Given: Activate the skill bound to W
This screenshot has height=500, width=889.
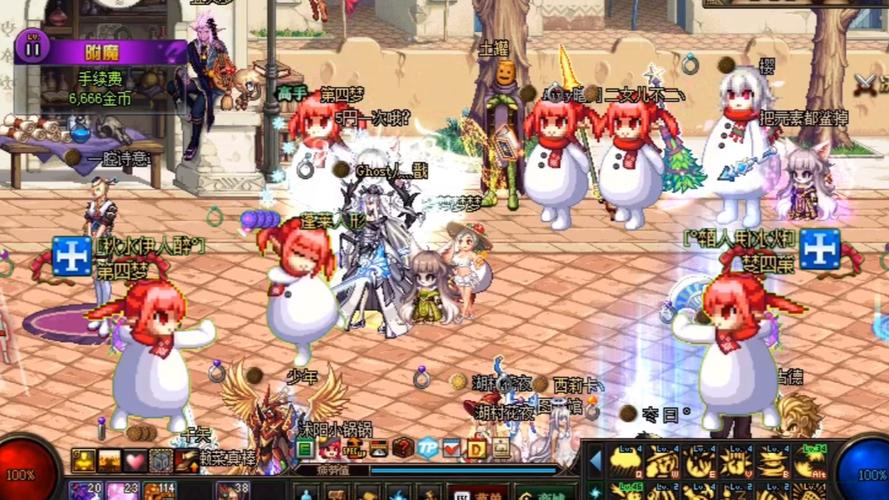Looking at the screenshot, I should pyautogui.click(x=667, y=461).
